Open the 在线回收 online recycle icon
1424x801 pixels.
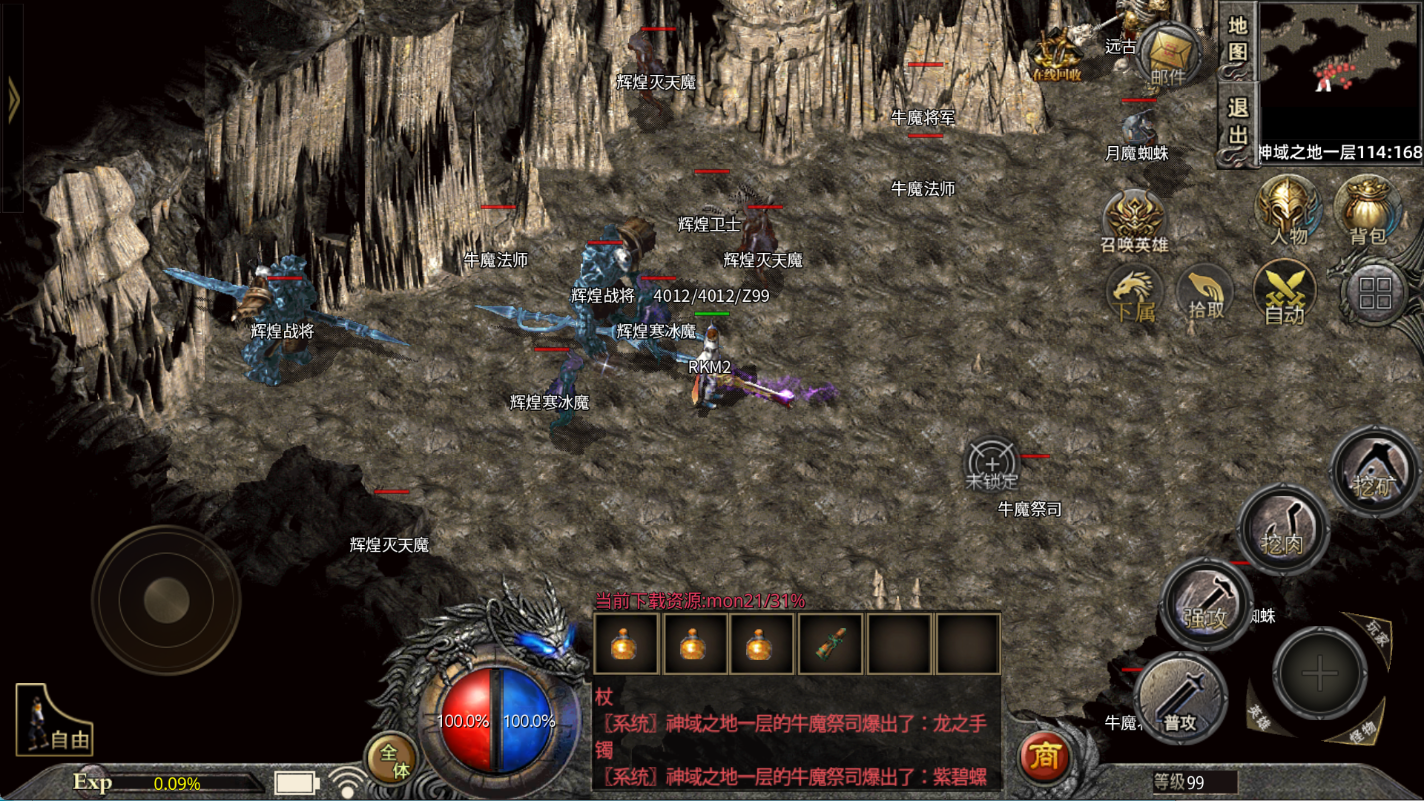click(1058, 55)
